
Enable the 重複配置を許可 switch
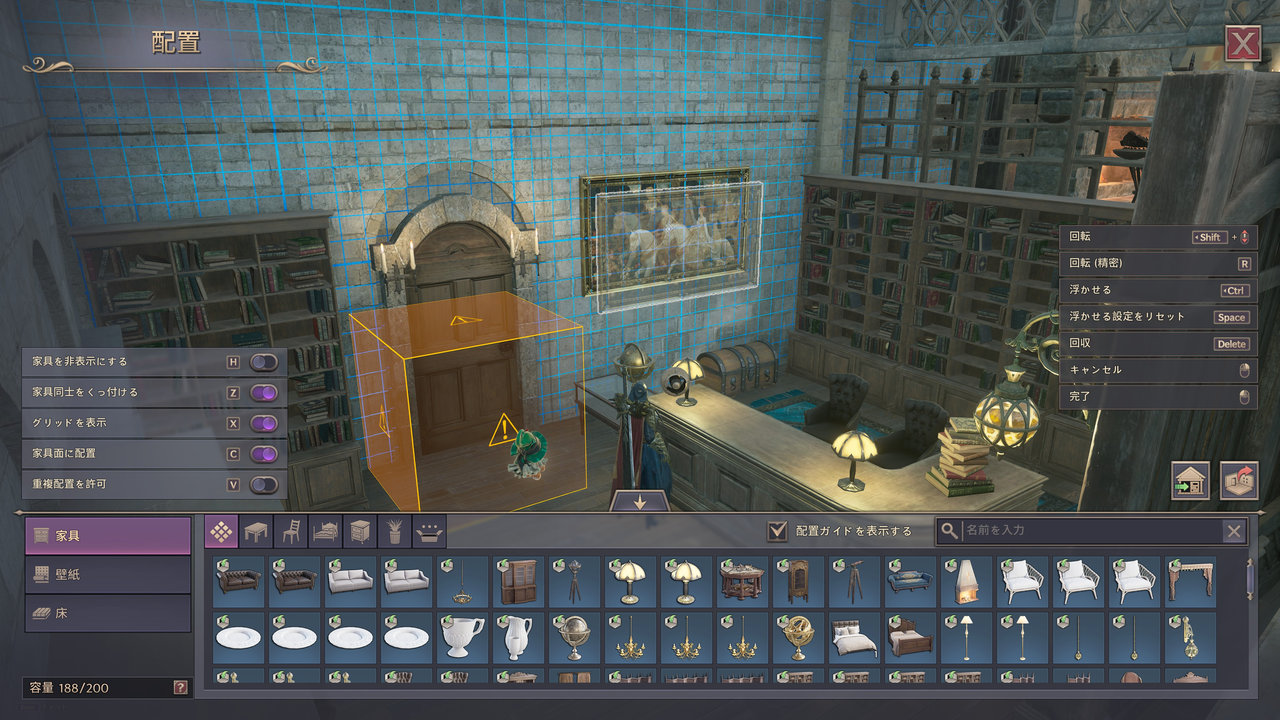click(264, 485)
